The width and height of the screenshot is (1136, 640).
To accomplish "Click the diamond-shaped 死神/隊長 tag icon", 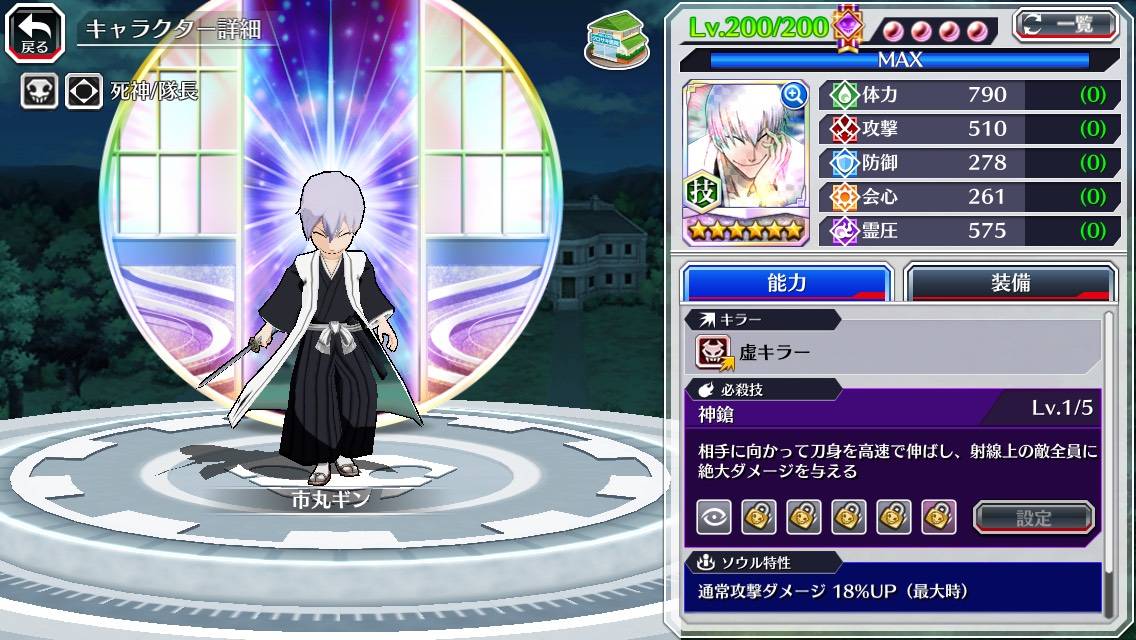I will 84,92.
